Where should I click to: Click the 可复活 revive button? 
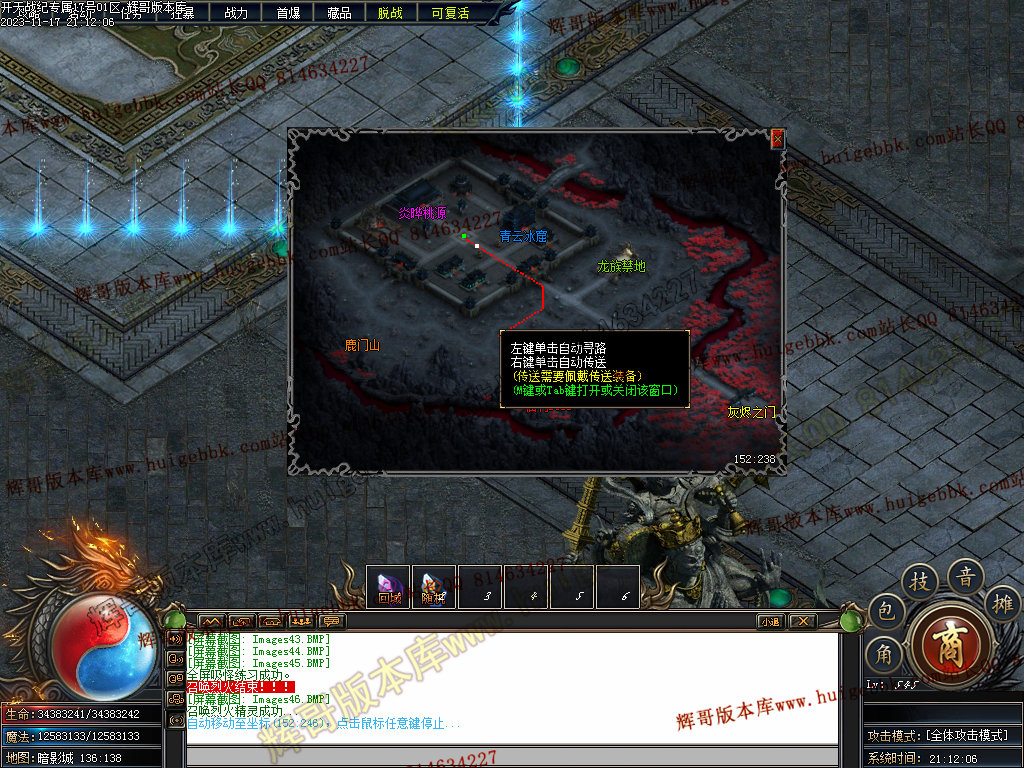tap(450, 13)
